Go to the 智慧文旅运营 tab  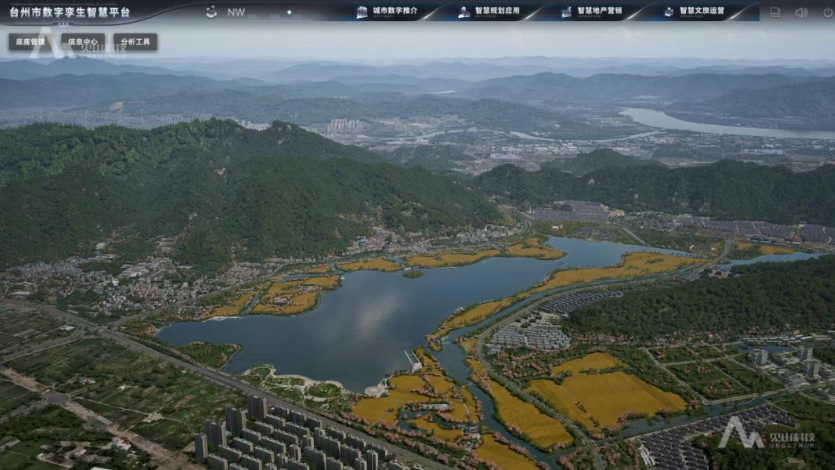click(696, 12)
